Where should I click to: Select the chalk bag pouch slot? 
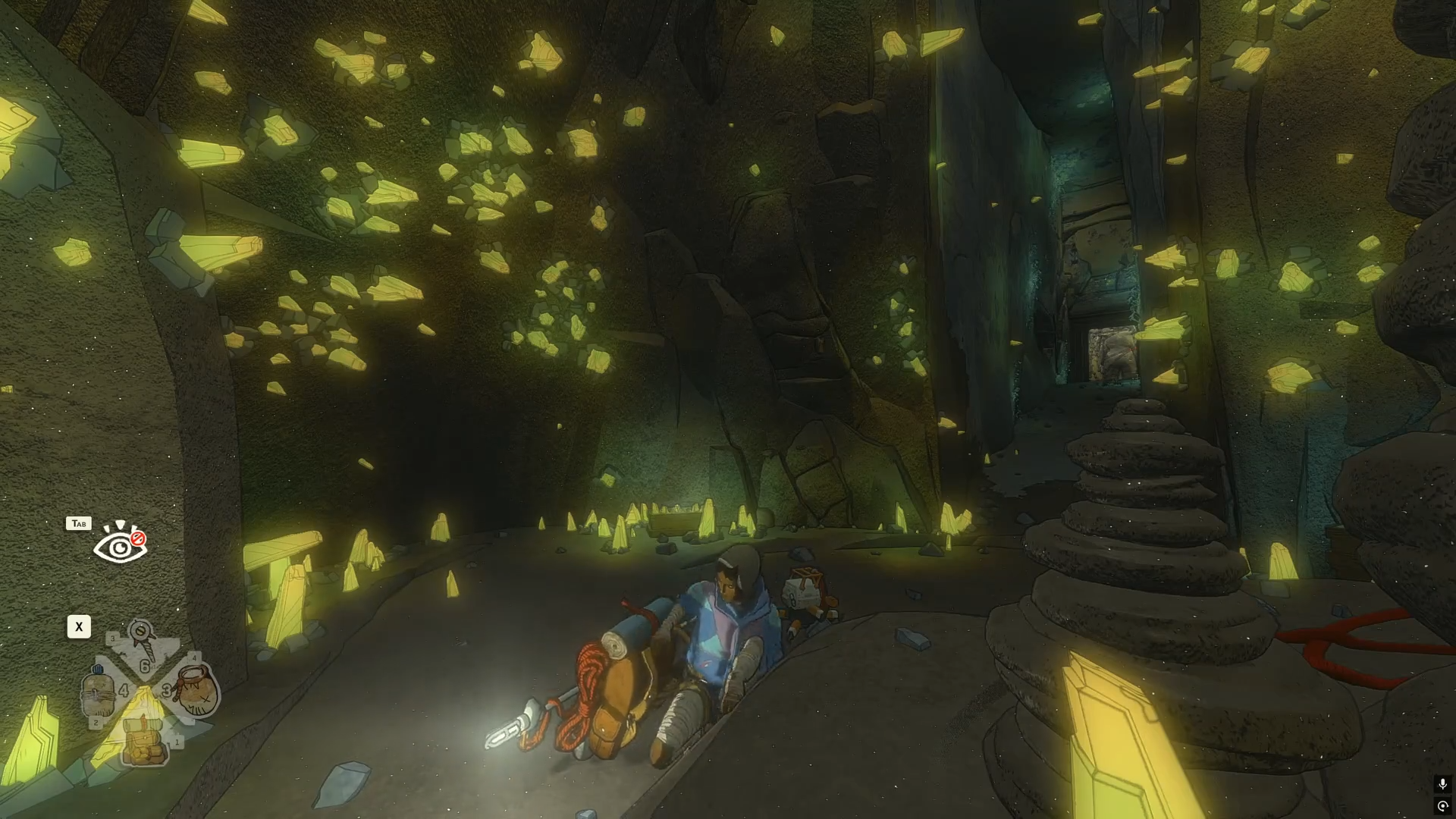pyautogui.click(x=195, y=690)
